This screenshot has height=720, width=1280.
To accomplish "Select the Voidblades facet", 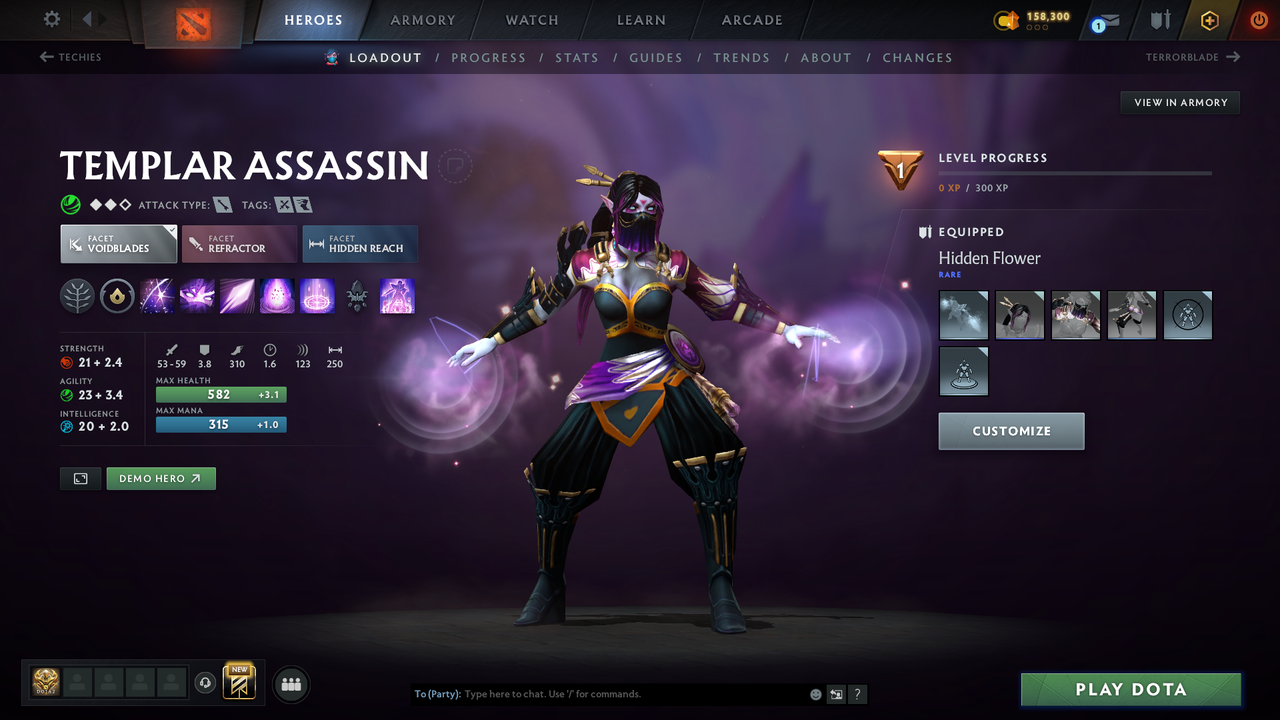I will point(118,243).
